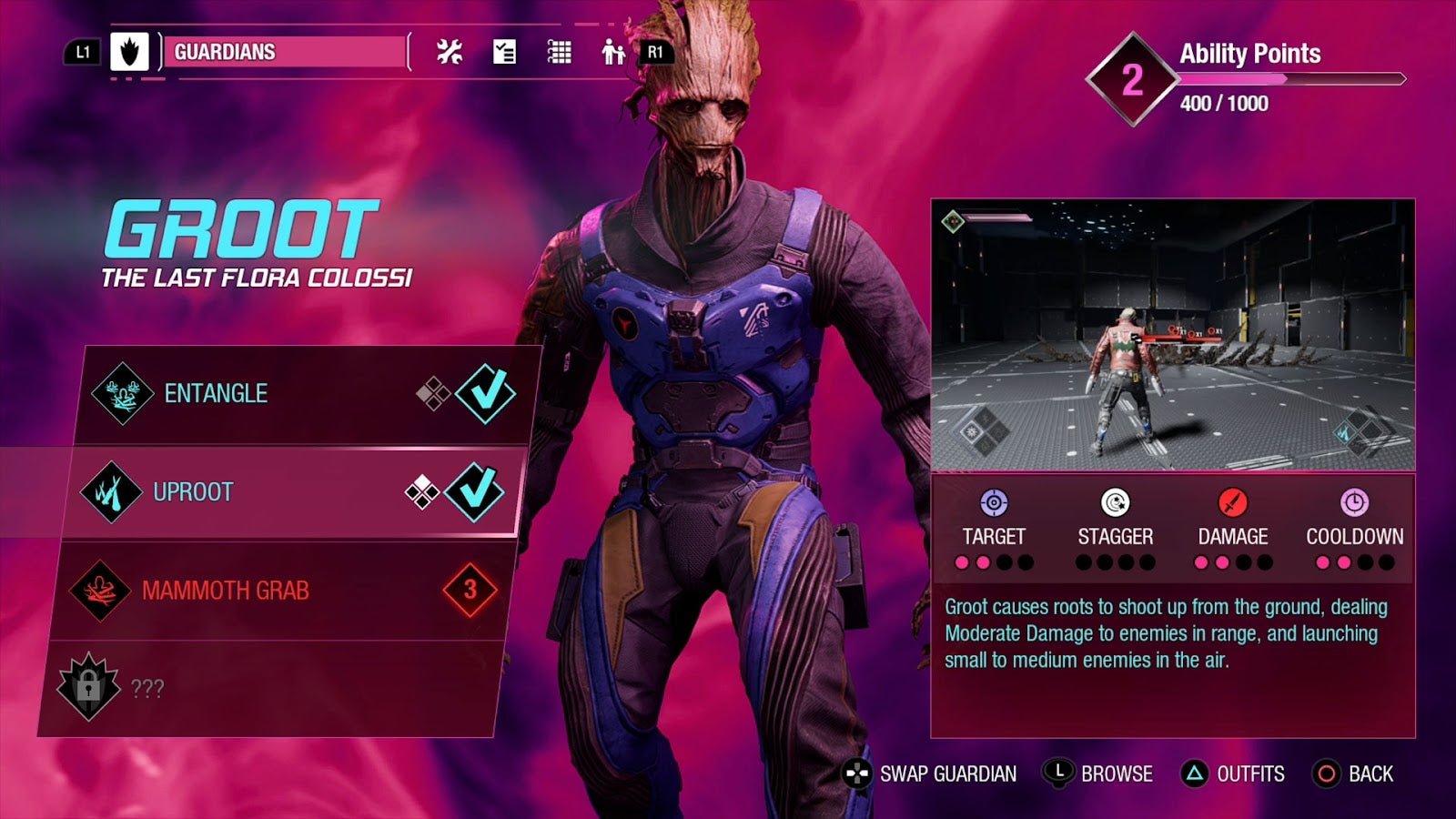Select the Mammoth Grab ability entry
This screenshot has height=819, width=1456.
coord(227,590)
